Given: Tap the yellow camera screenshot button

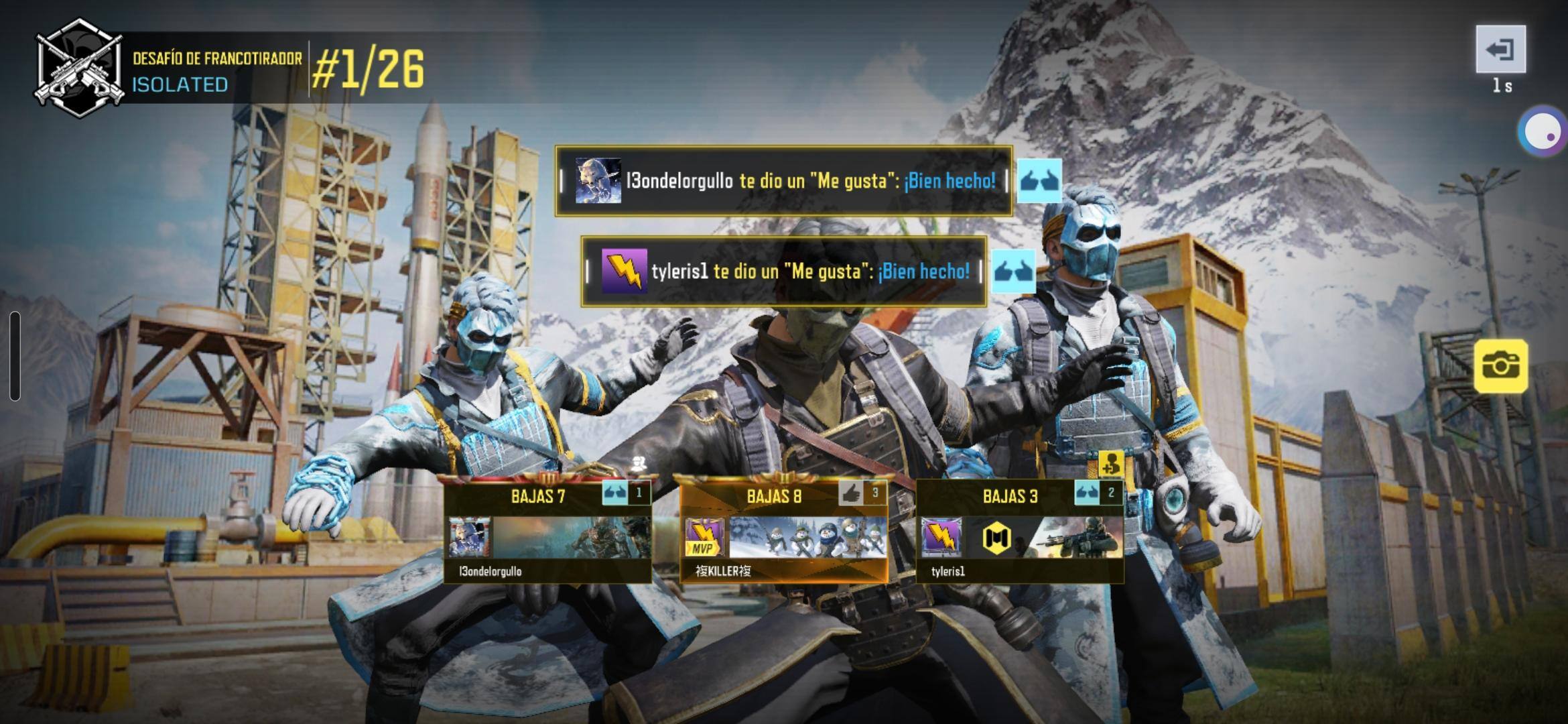Looking at the screenshot, I should [x=1500, y=365].
